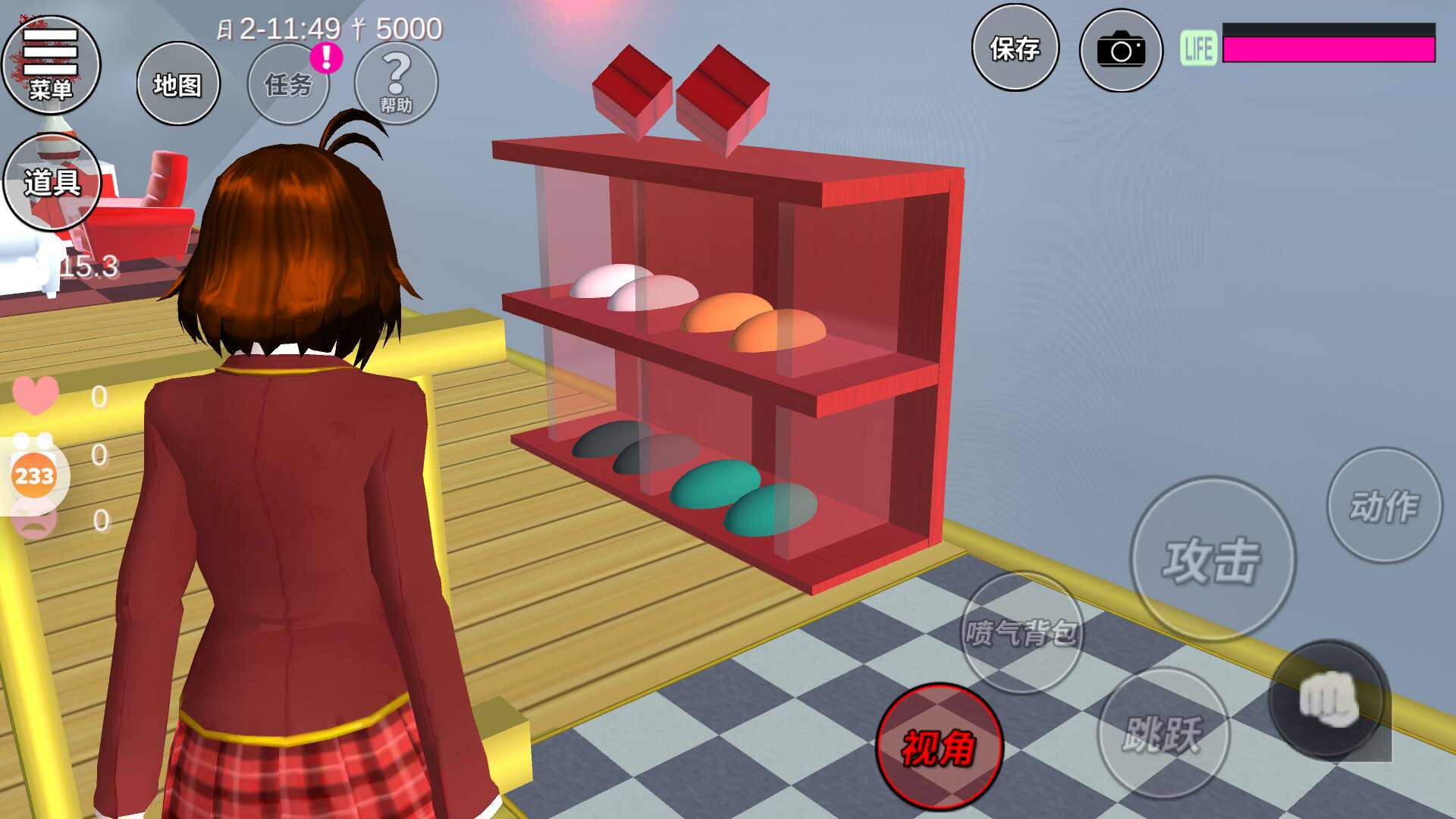Tap the 攻击 attack button
The image size is (1456, 819).
click(1212, 560)
